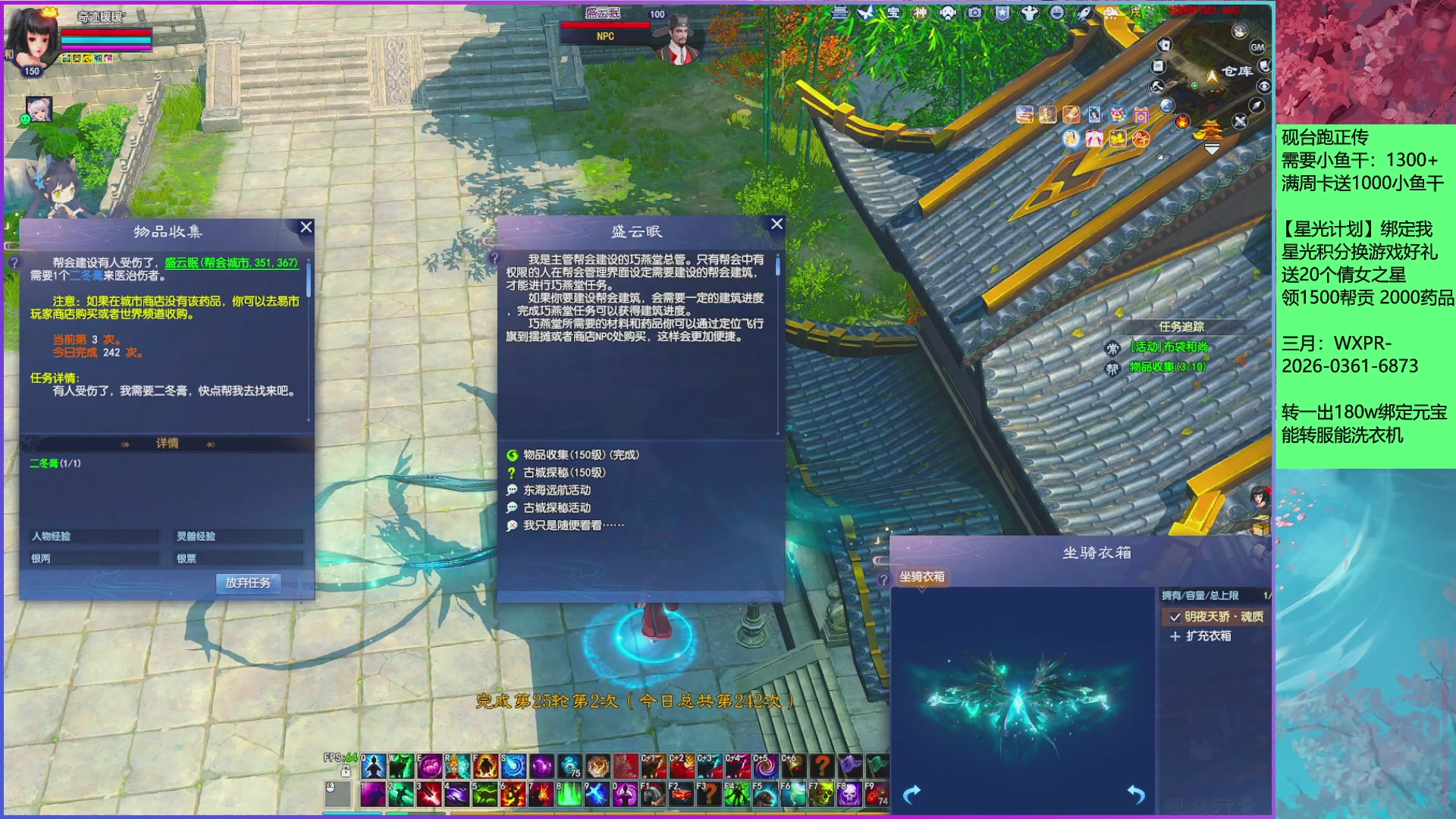Viewport: 1456px width, 819px height.
Task: Toggle the padlock lock on the skill bar
Action: [346, 770]
